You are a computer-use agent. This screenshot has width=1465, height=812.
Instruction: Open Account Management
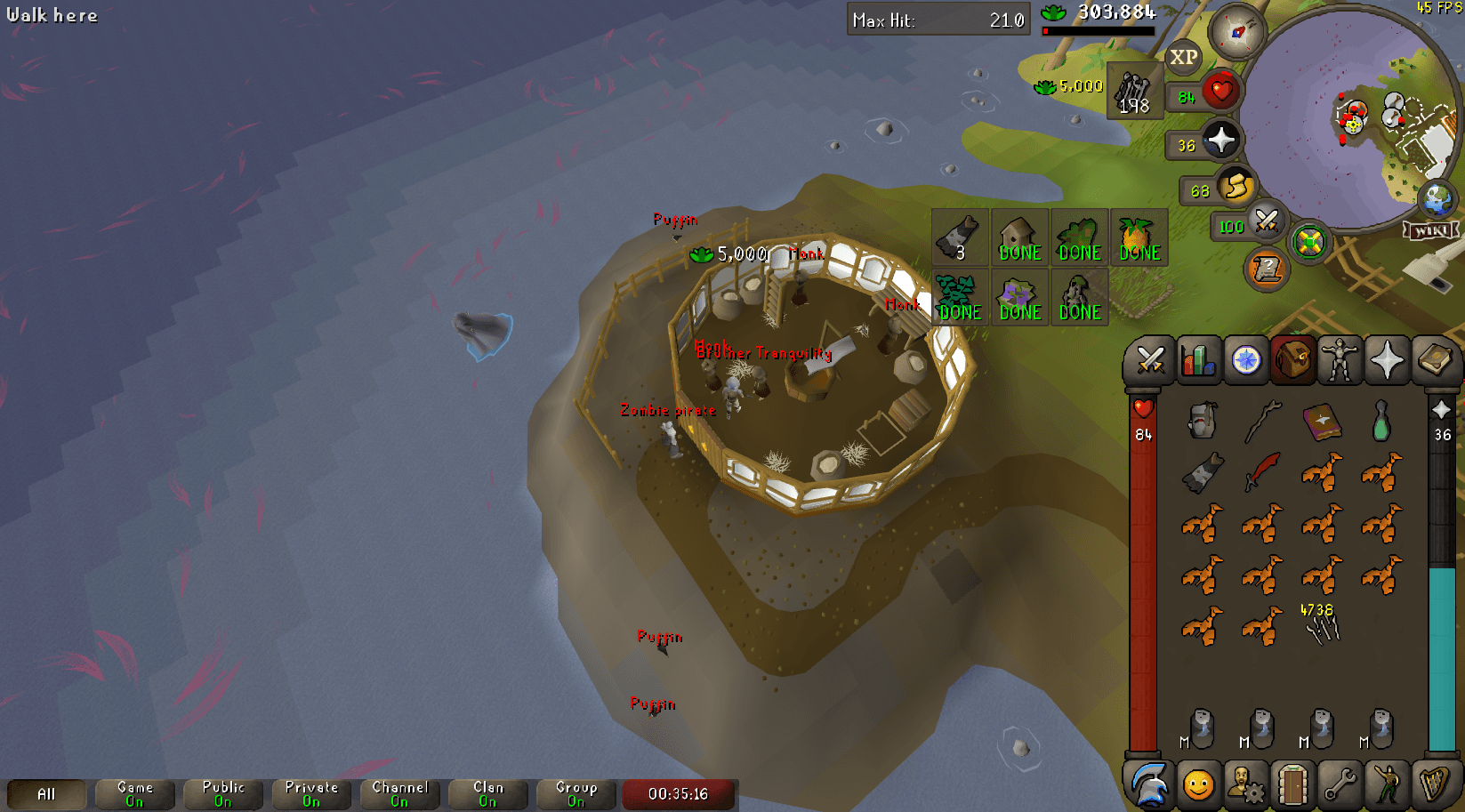[x=1247, y=786]
